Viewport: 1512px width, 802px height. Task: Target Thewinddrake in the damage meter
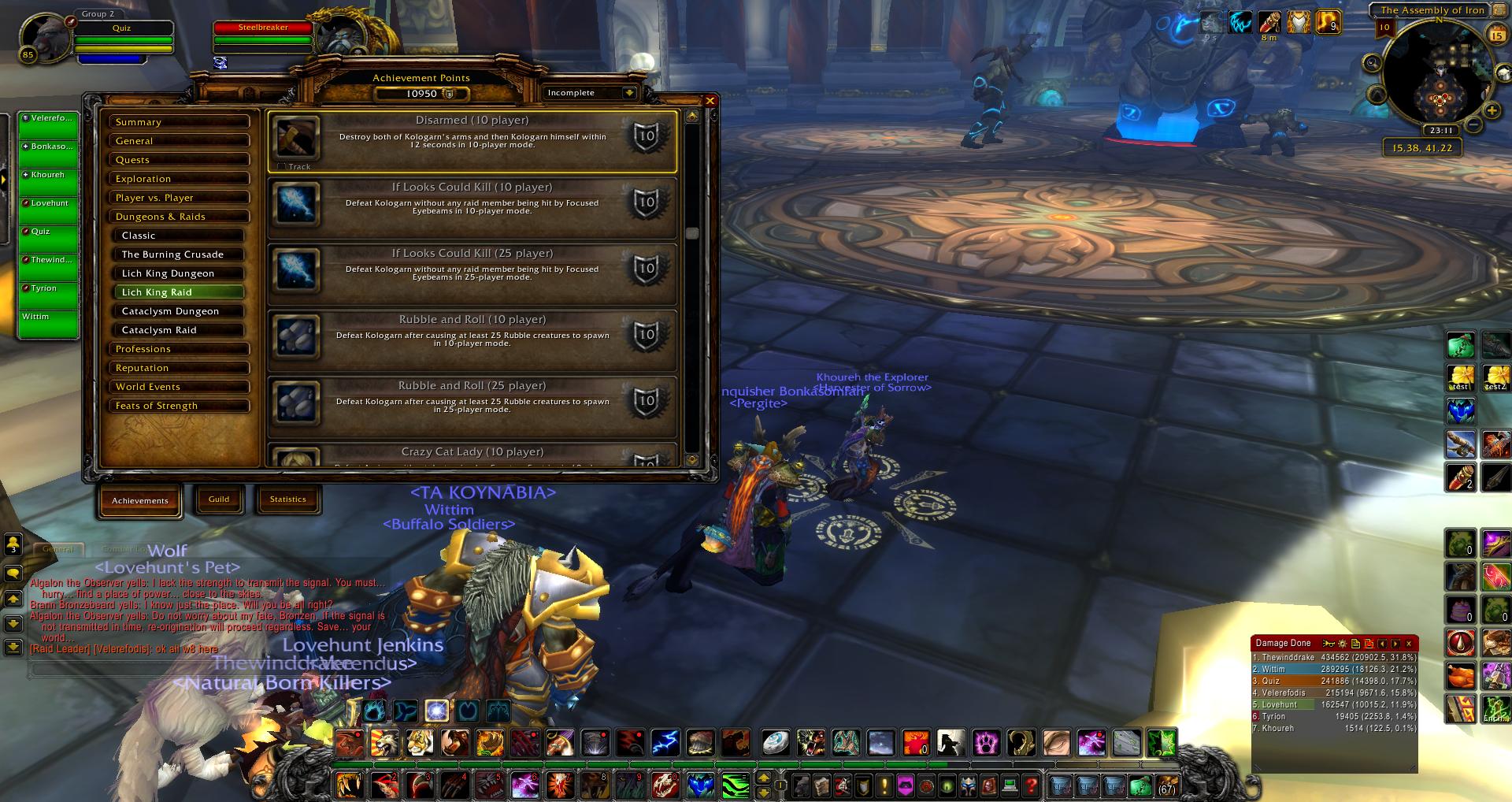pos(1334,657)
